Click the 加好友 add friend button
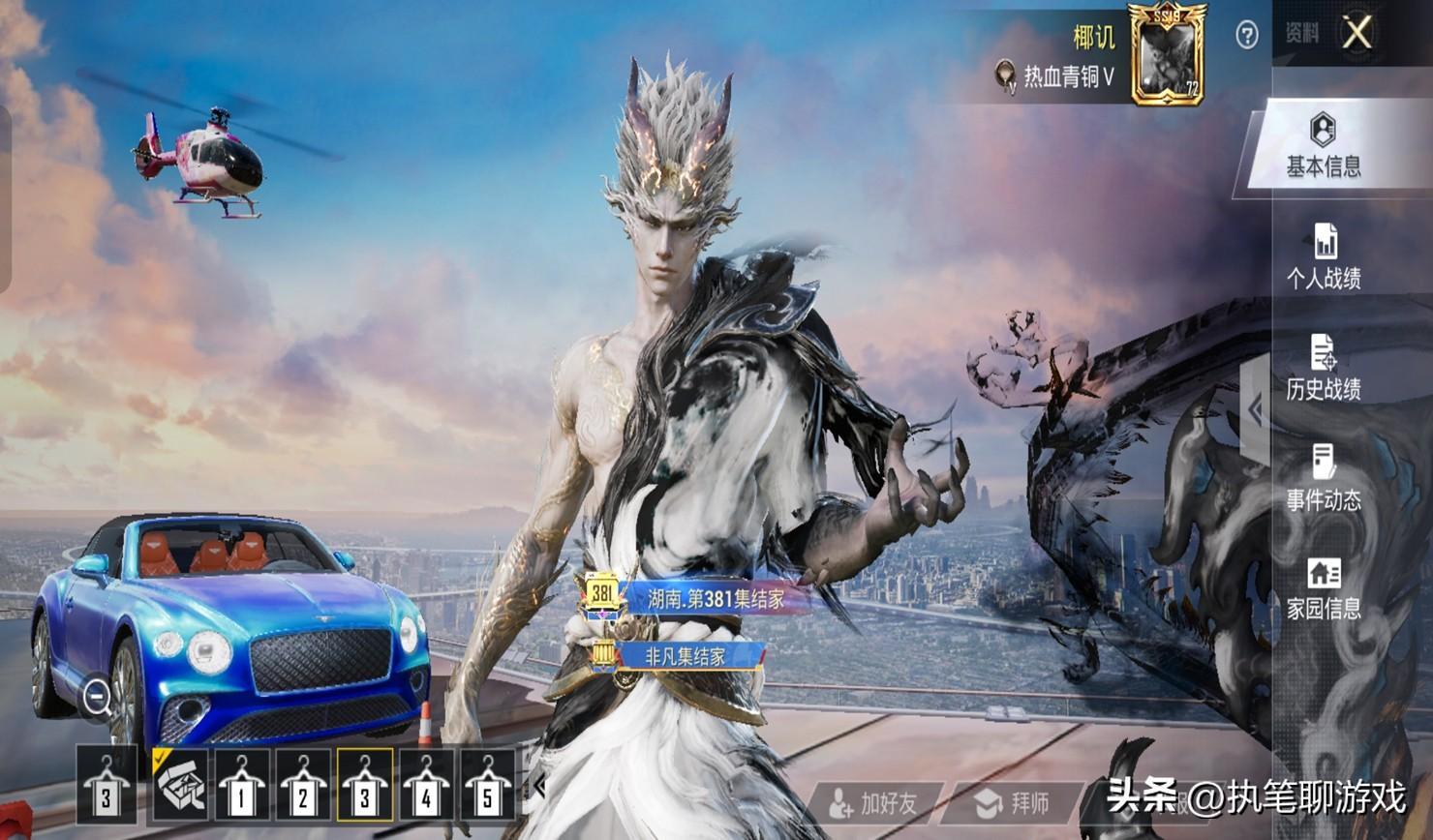Image resolution: width=1433 pixels, height=840 pixels. pyautogui.click(x=875, y=803)
